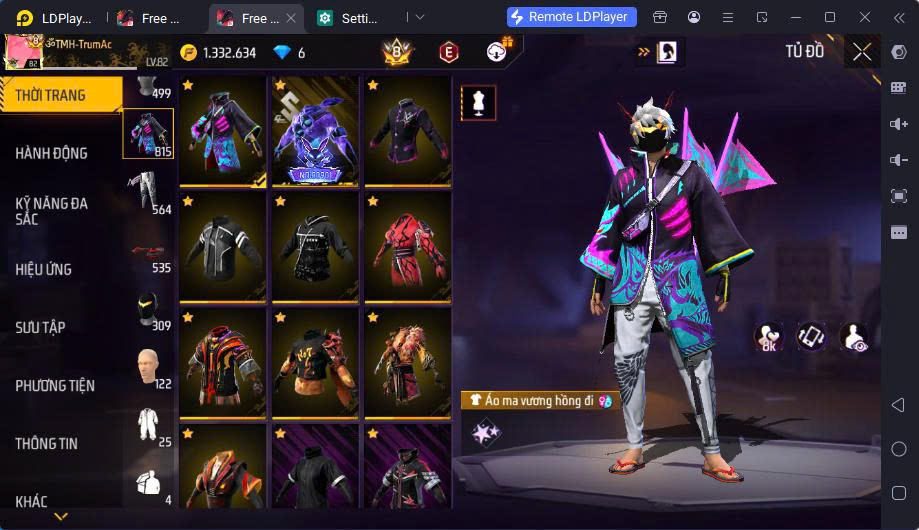Select the Hiệu Ứng tab
Image resolution: width=919 pixels, height=530 pixels.
(44, 269)
